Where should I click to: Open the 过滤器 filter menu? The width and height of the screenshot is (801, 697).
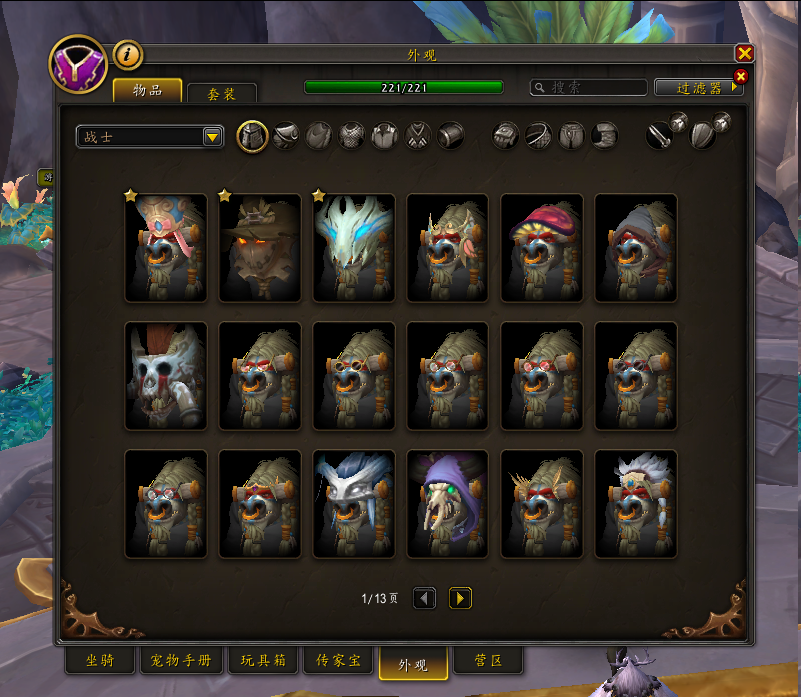click(x=699, y=88)
